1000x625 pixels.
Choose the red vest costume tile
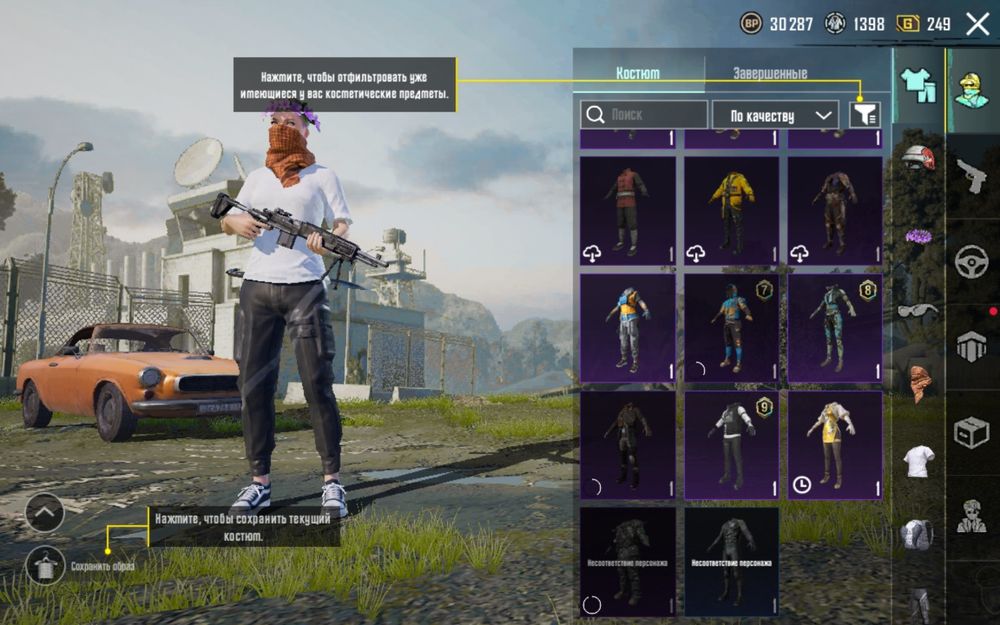(627, 210)
